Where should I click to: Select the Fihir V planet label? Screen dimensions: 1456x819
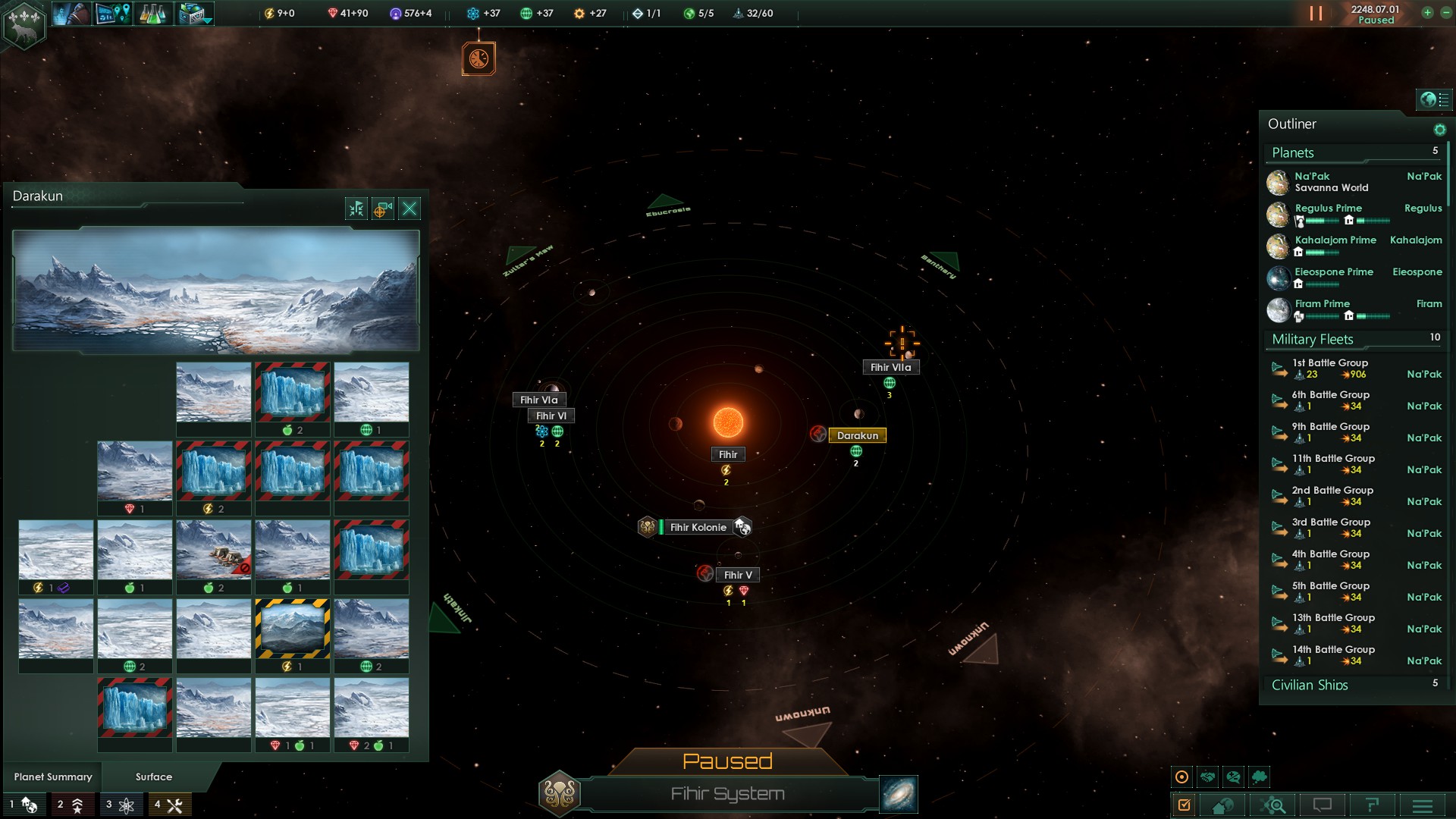pyautogui.click(x=737, y=575)
